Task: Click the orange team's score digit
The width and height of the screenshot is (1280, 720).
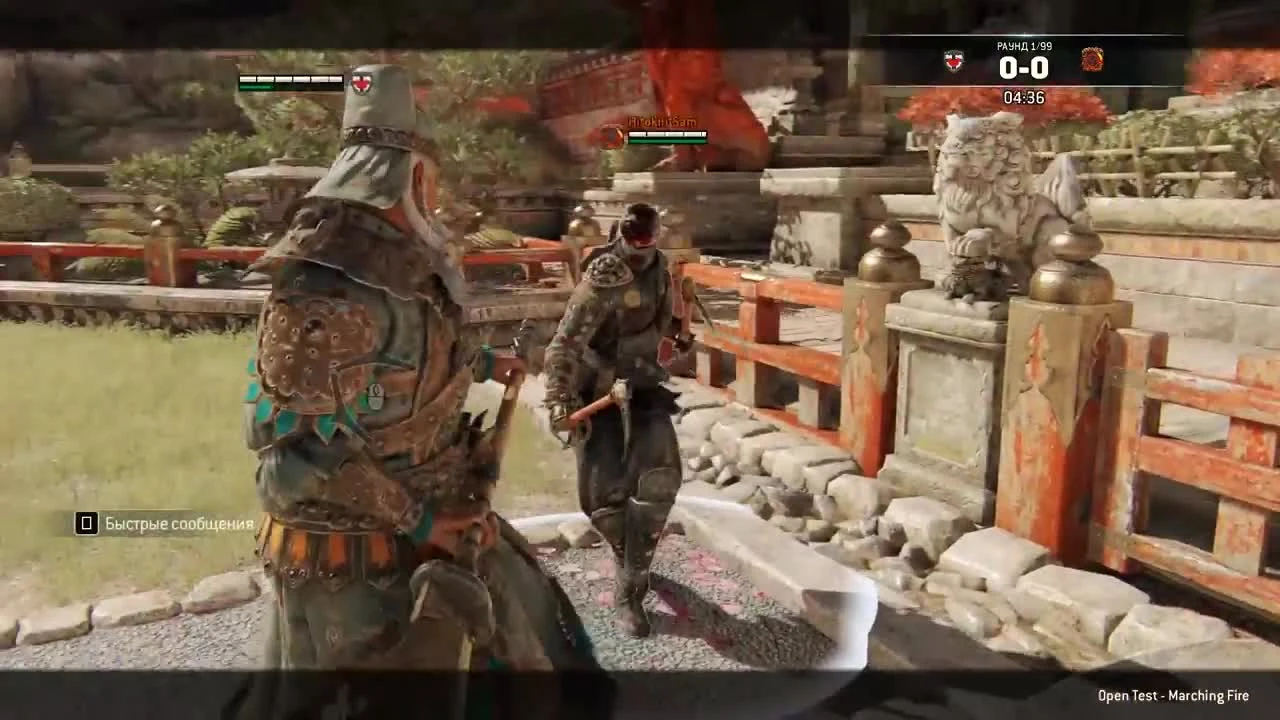Action: 1043,66
